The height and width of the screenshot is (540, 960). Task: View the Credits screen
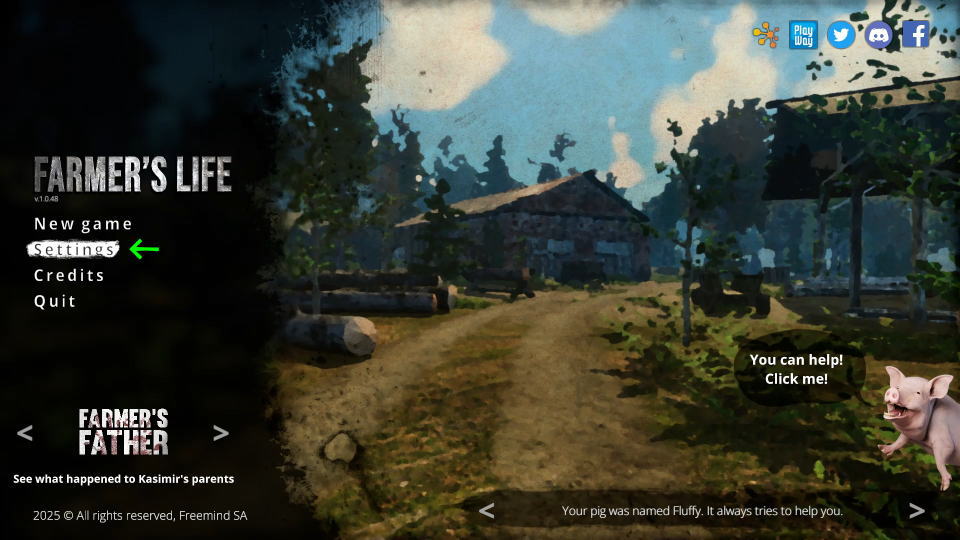[x=69, y=276]
